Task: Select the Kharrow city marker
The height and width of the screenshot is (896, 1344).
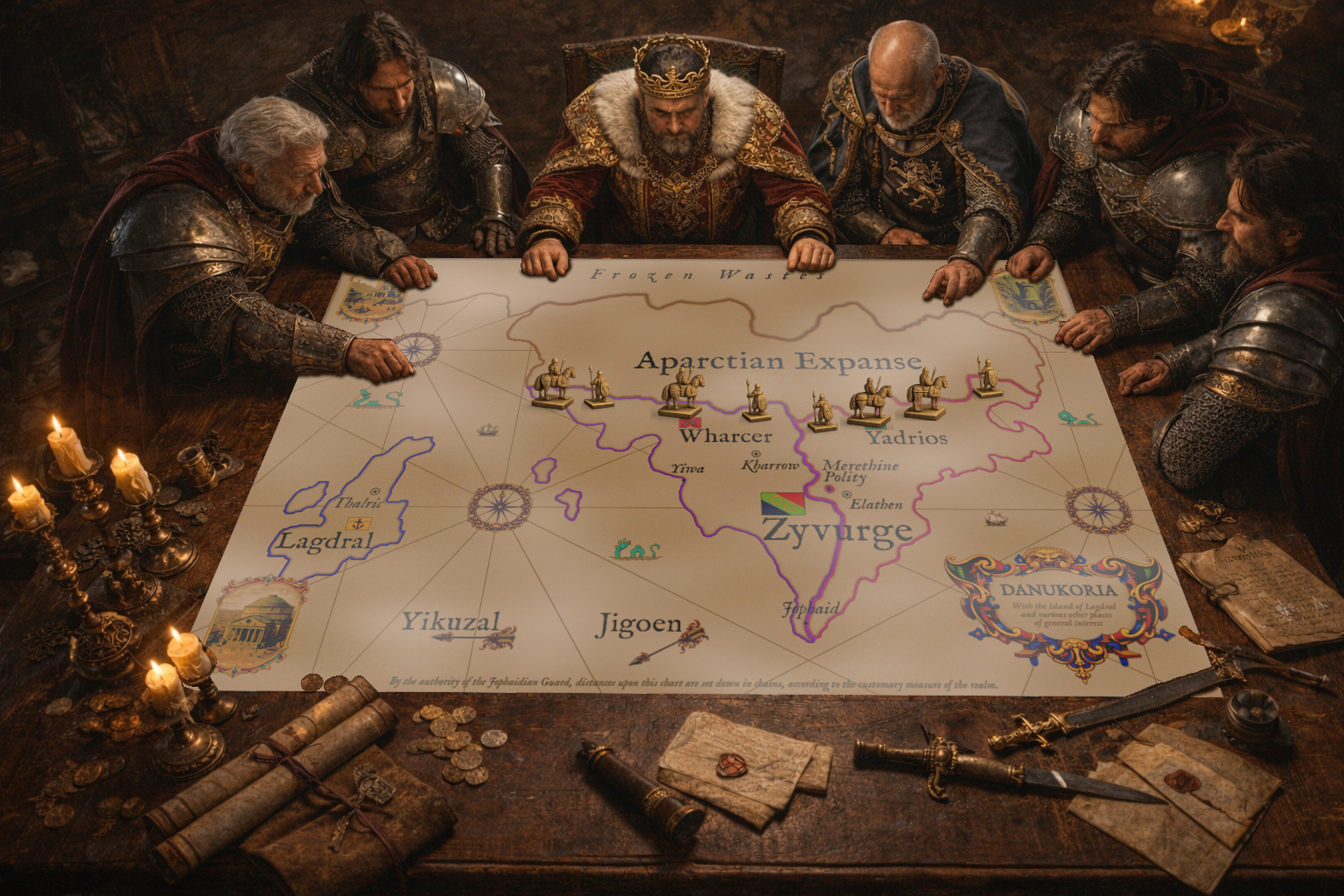Action: click(755, 454)
